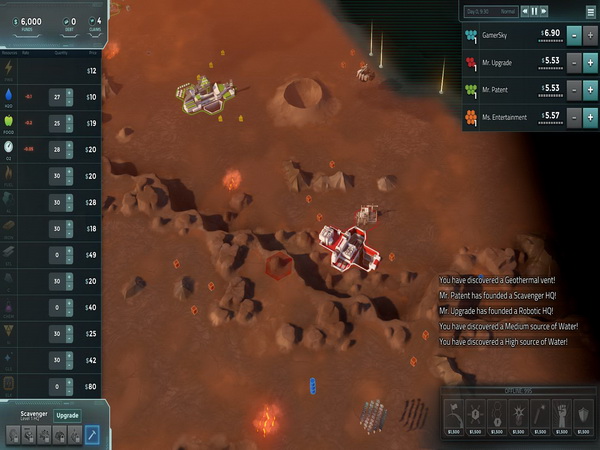Speed up game with fast-forward arrows
The height and width of the screenshot is (450, 600).
[x=544, y=12]
